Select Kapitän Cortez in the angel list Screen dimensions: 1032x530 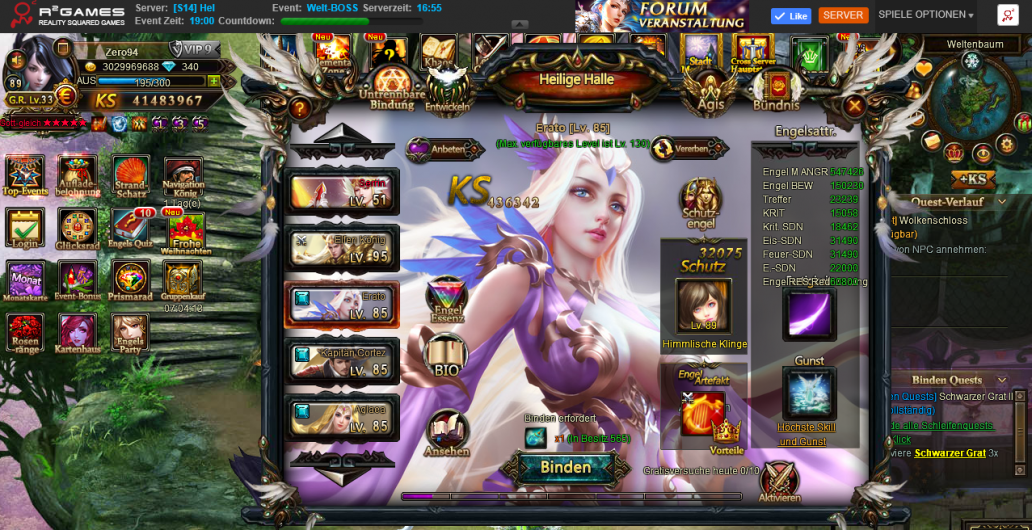[343, 361]
